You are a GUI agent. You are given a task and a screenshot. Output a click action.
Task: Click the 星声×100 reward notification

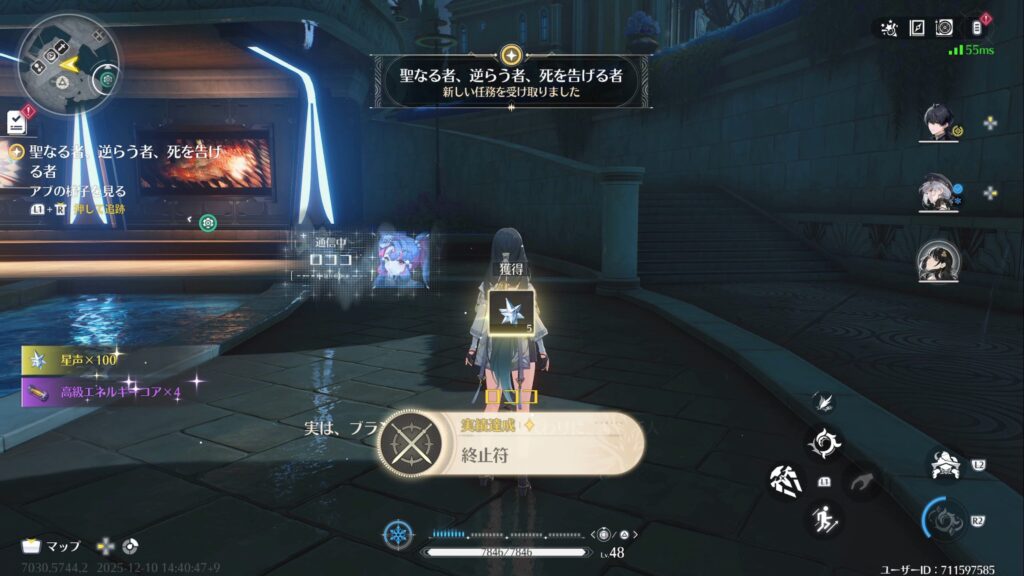click(x=86, y=359)
